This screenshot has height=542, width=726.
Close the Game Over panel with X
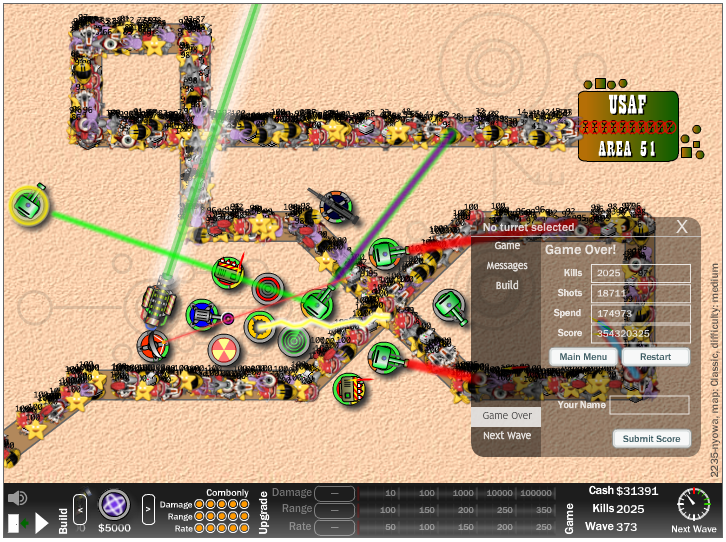coord(682,227)
